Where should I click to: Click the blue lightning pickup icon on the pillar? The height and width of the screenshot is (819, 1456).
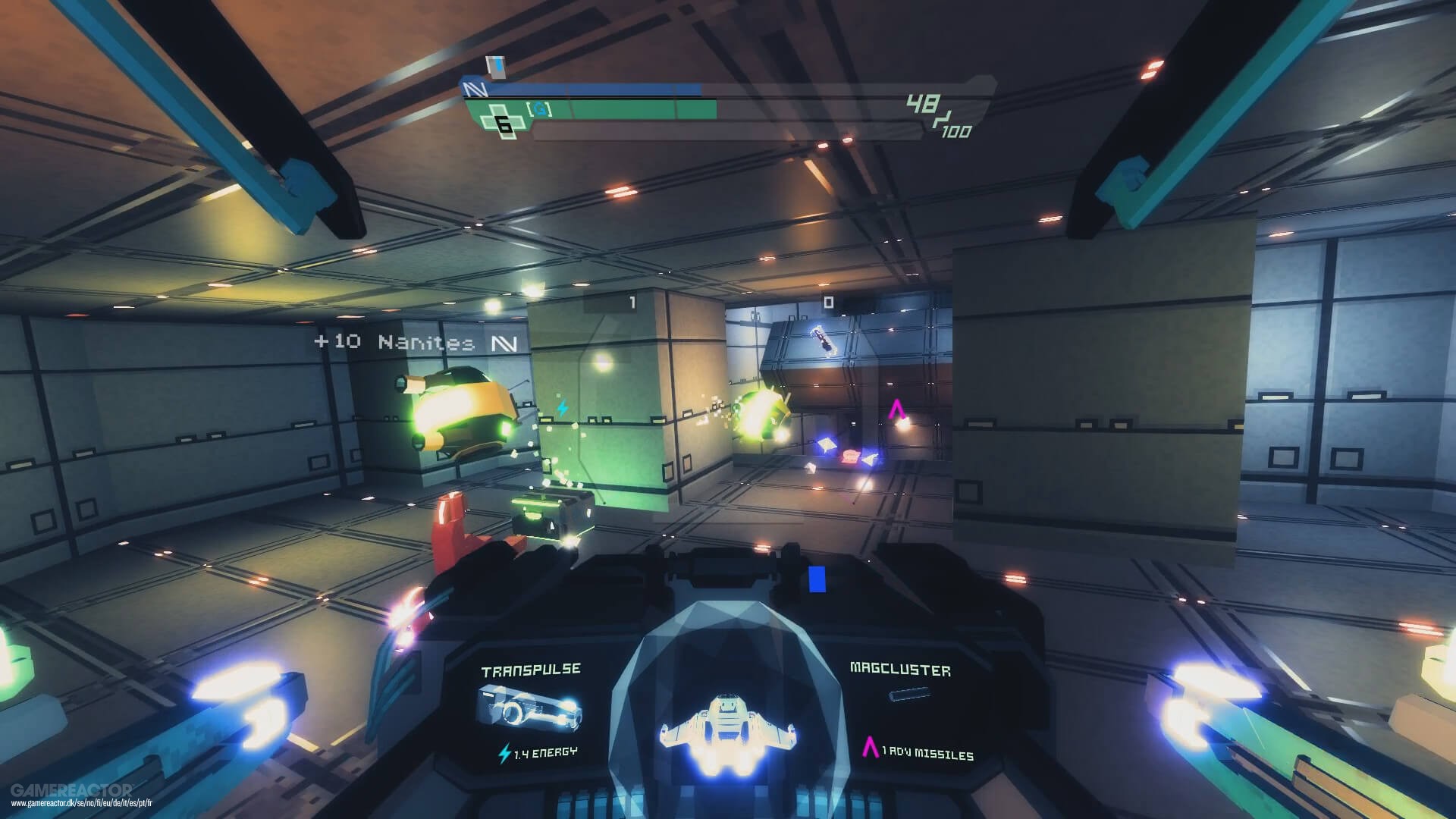click(x=562, y=407)
